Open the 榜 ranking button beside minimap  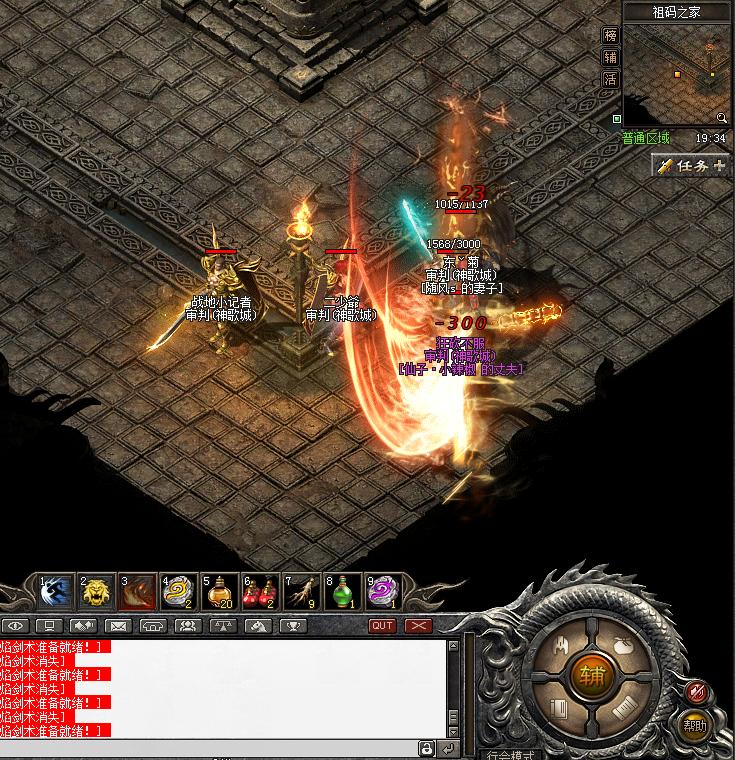point(611,35)
